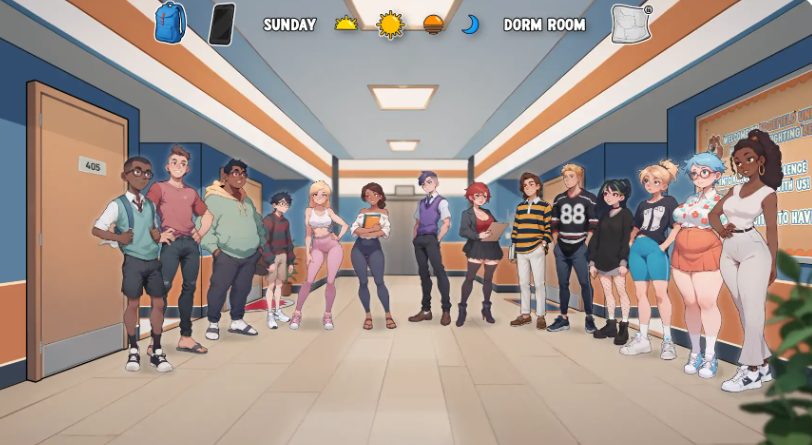Open the blue backpack inventory
812x445 pixels.
170,23
